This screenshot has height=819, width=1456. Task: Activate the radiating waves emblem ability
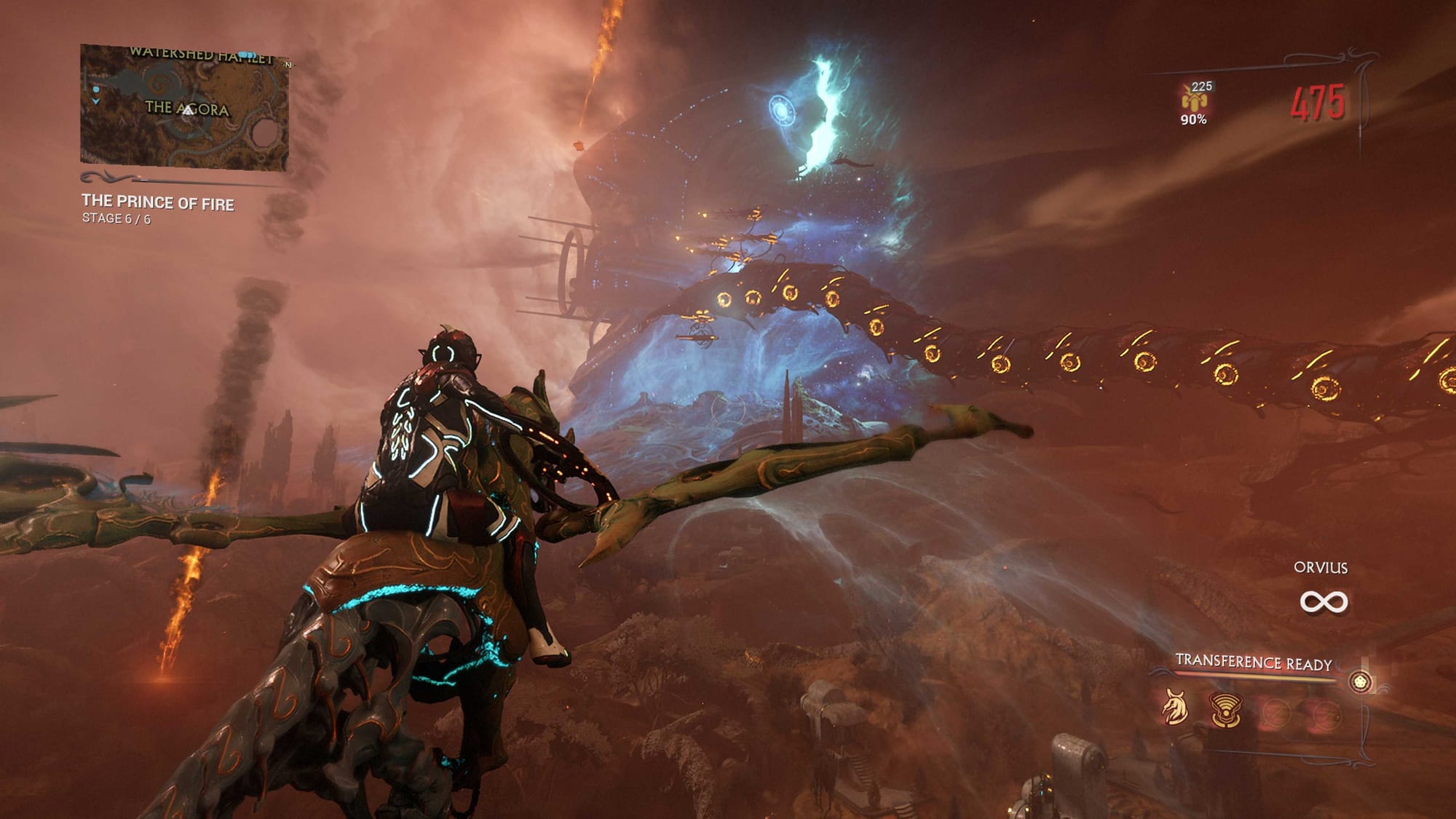[x=1225, y=709]
